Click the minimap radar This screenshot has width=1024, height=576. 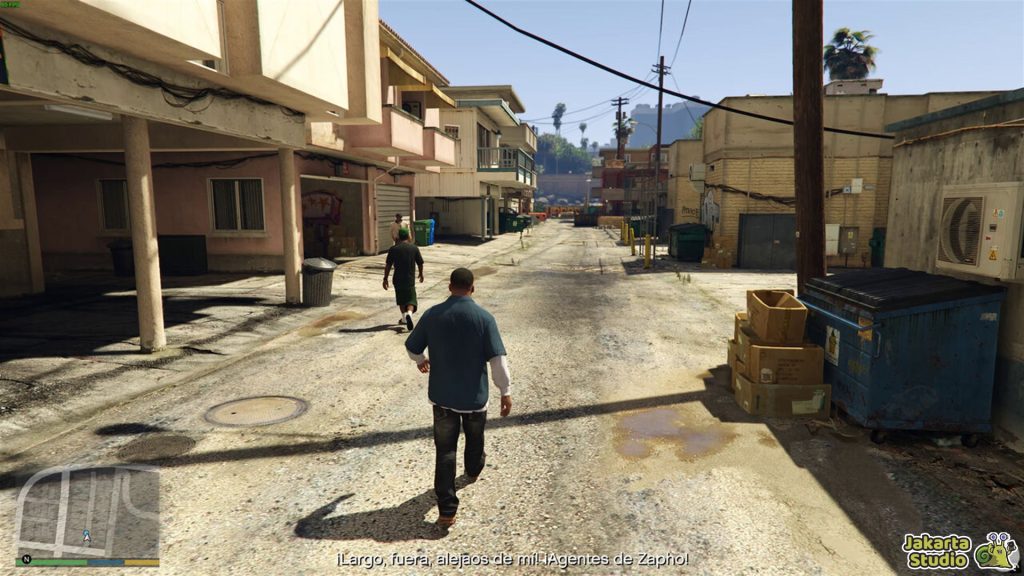click(x=88, y=512)
